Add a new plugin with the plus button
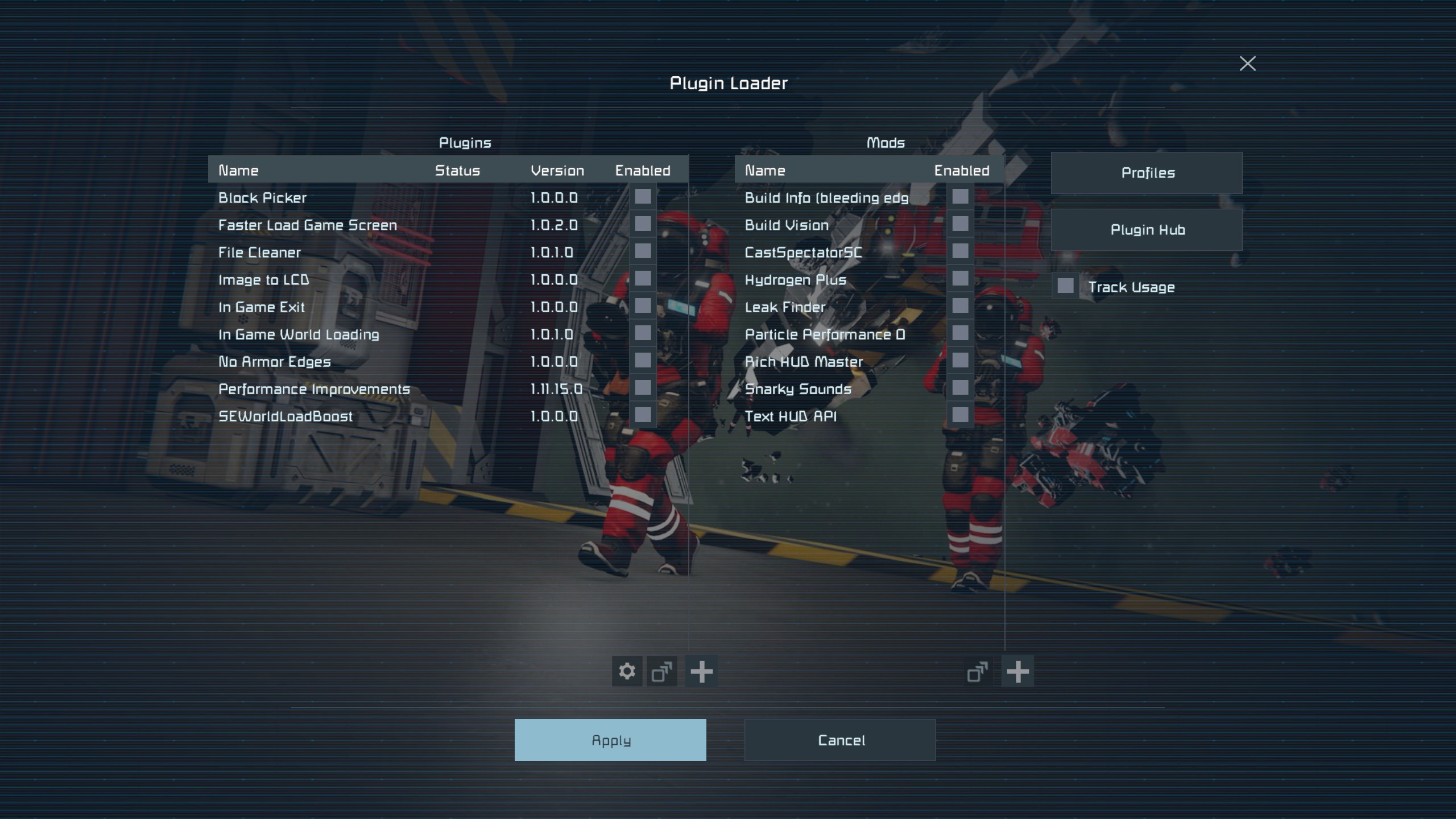 [701, 672]
